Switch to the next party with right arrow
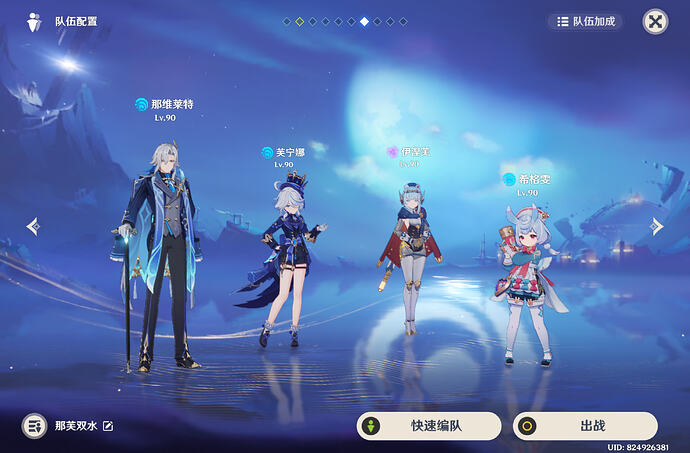The width and height of the screenshot is (690, 453). pyautogui.click(x=657, y=226)
